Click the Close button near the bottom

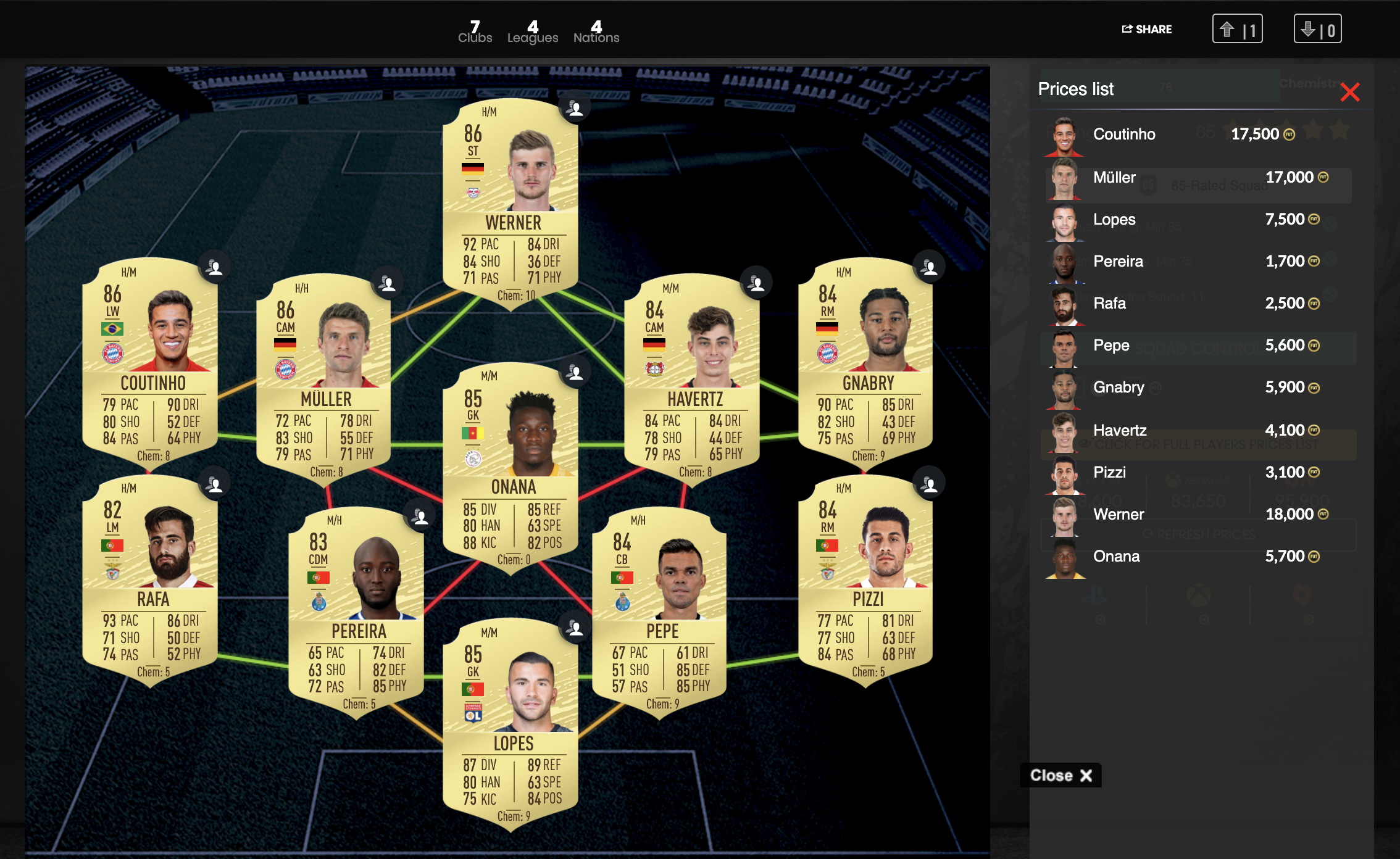(x=1060, y=776)
